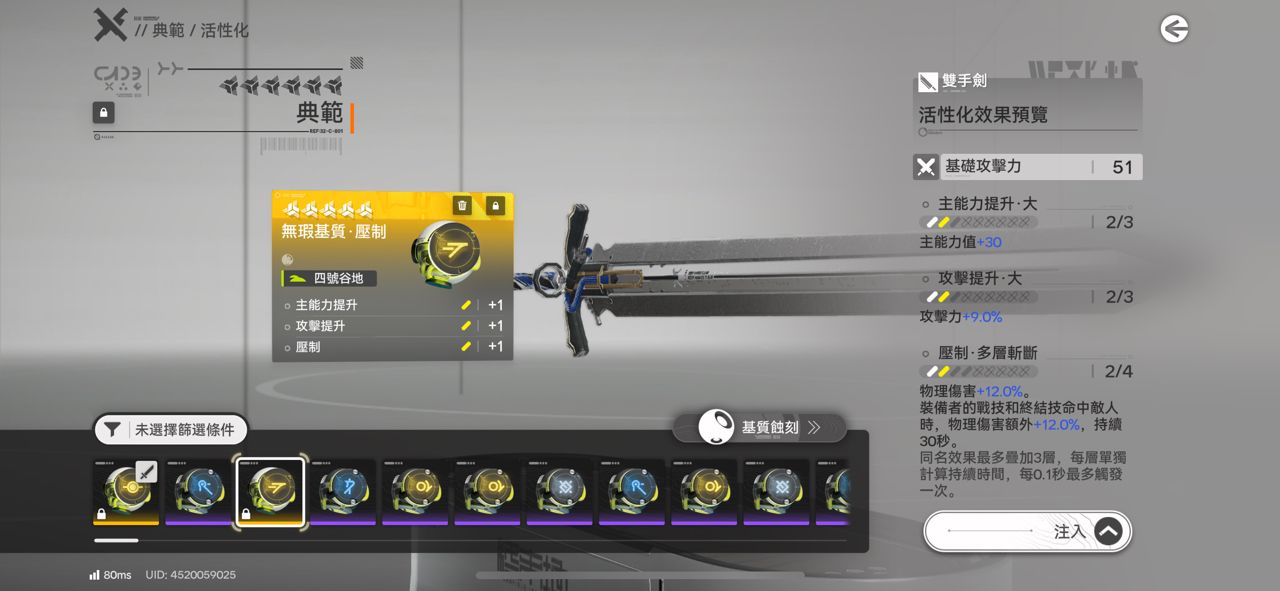Viewport: 1280px width, 591px height.
Task: Click the 注入 (Infuse) button
Action: click(1027, 532)
